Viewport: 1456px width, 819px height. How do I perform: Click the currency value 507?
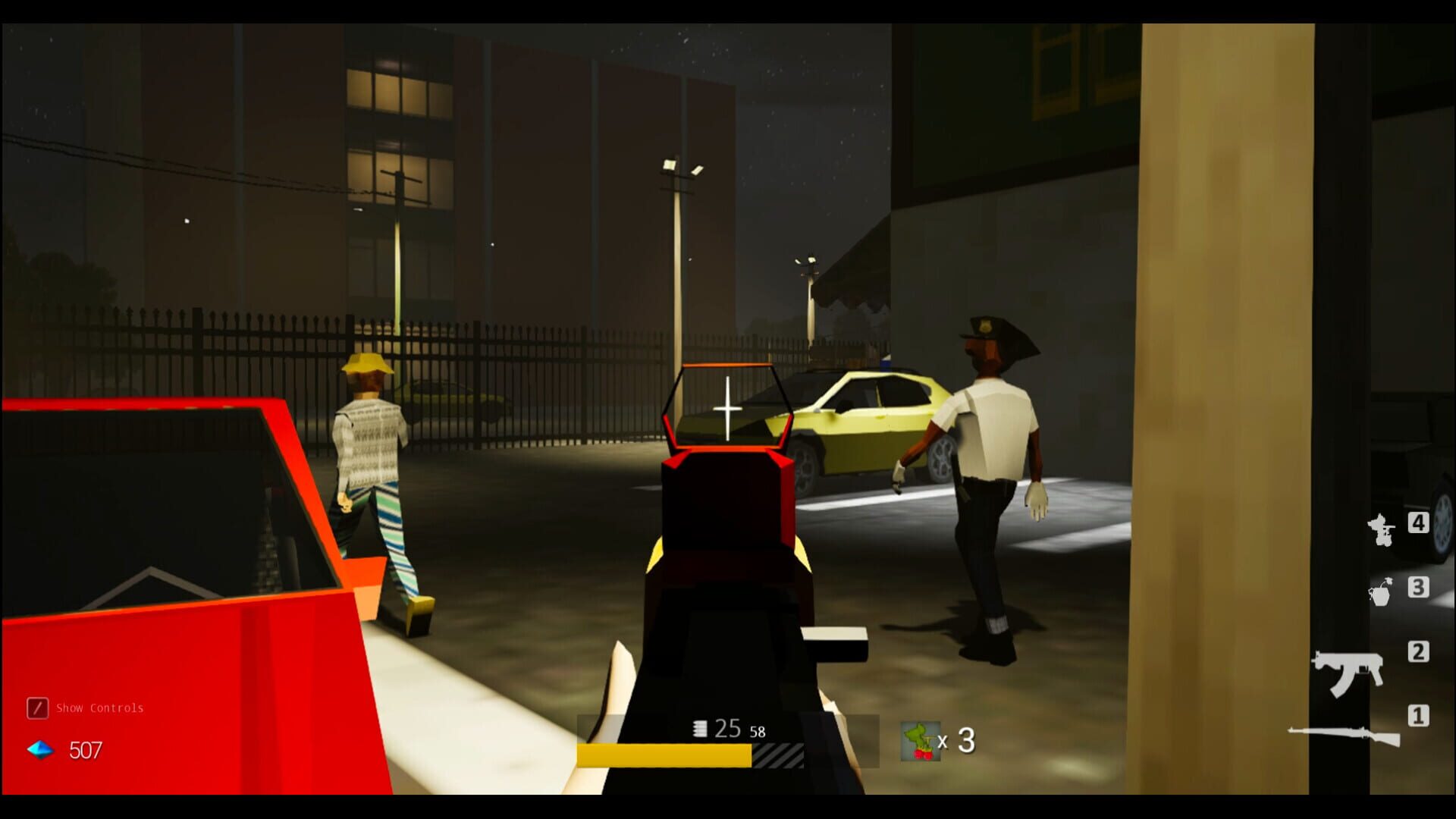[87, 752]
